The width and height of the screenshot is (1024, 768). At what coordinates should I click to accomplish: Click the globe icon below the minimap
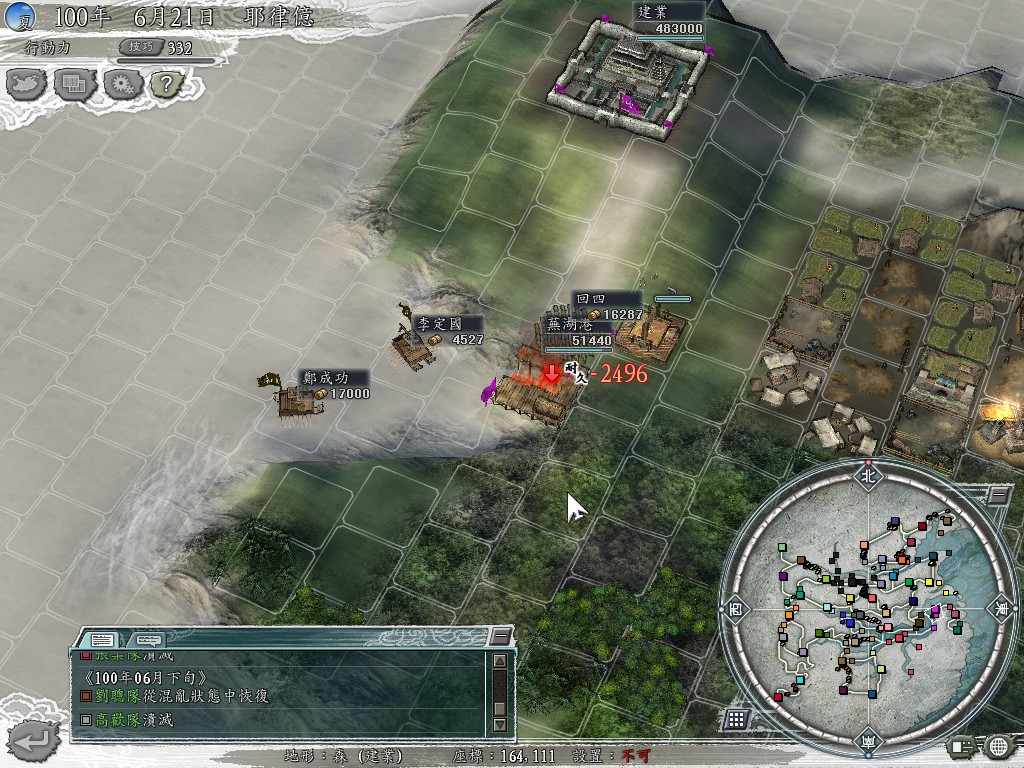click(997, 745)
